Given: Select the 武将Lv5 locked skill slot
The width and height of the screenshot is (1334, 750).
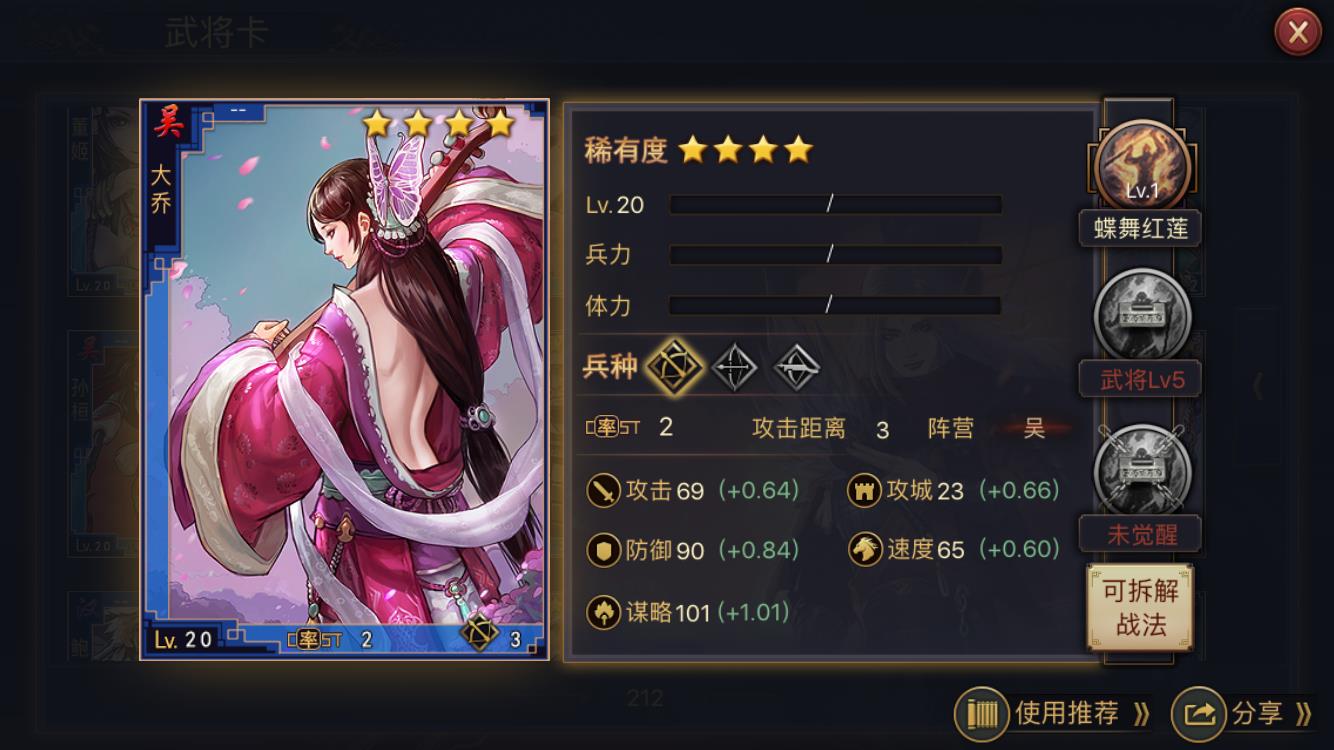Looking at the screenshot, I should [x=1142, y=317].
